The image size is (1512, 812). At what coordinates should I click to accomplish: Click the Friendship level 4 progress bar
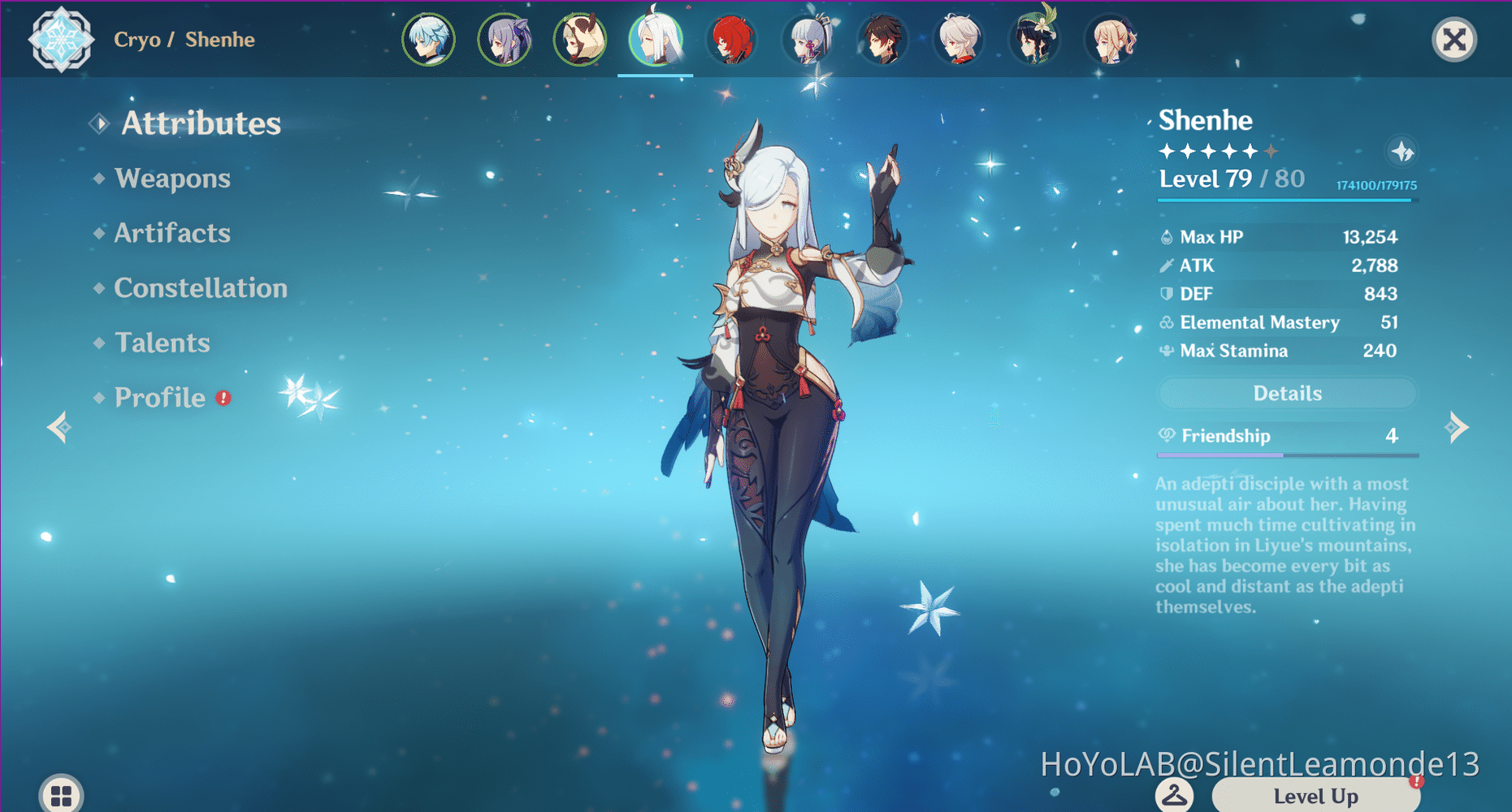coord(1287,455)
